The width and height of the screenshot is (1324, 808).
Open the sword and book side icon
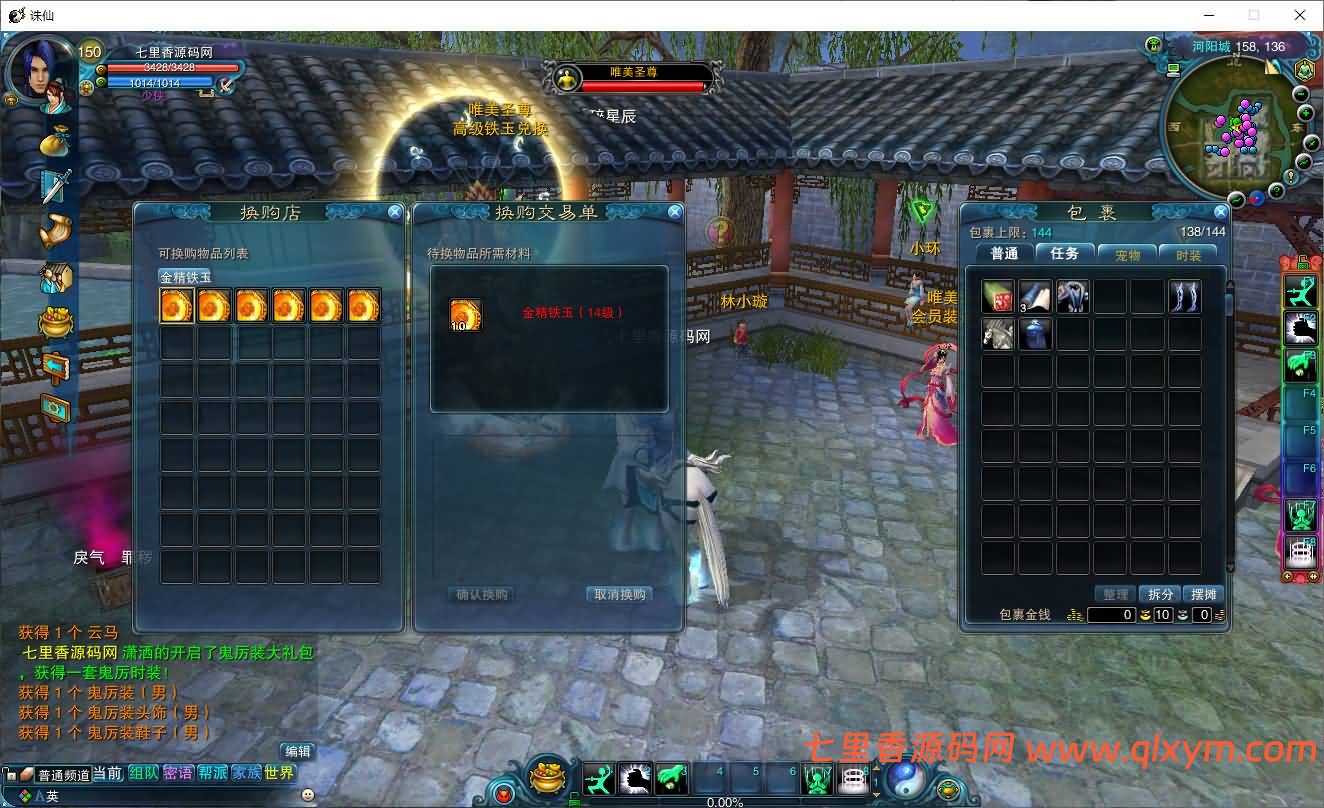click(x=55, y=186)
